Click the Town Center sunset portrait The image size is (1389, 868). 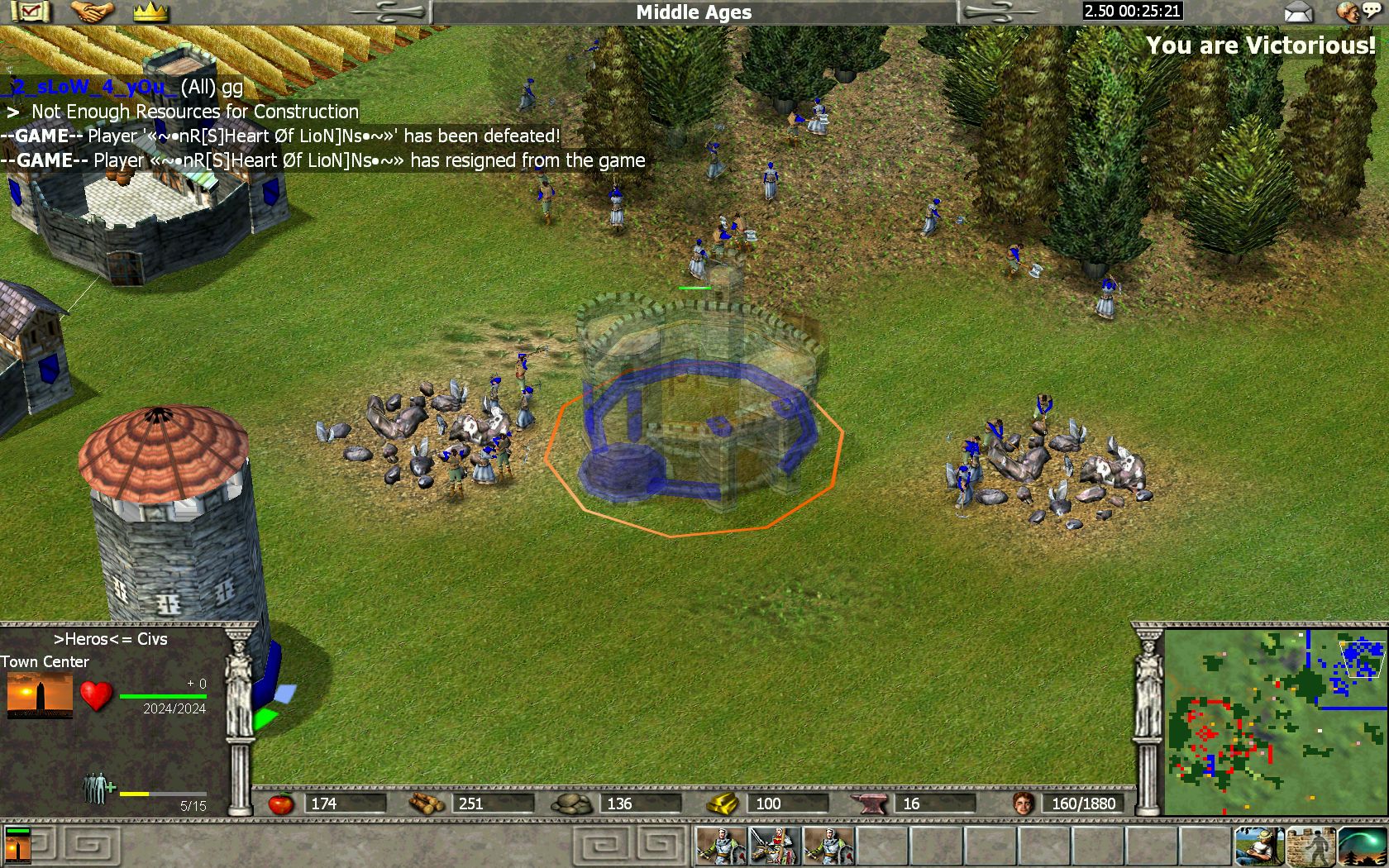click(x=40, y=695)
